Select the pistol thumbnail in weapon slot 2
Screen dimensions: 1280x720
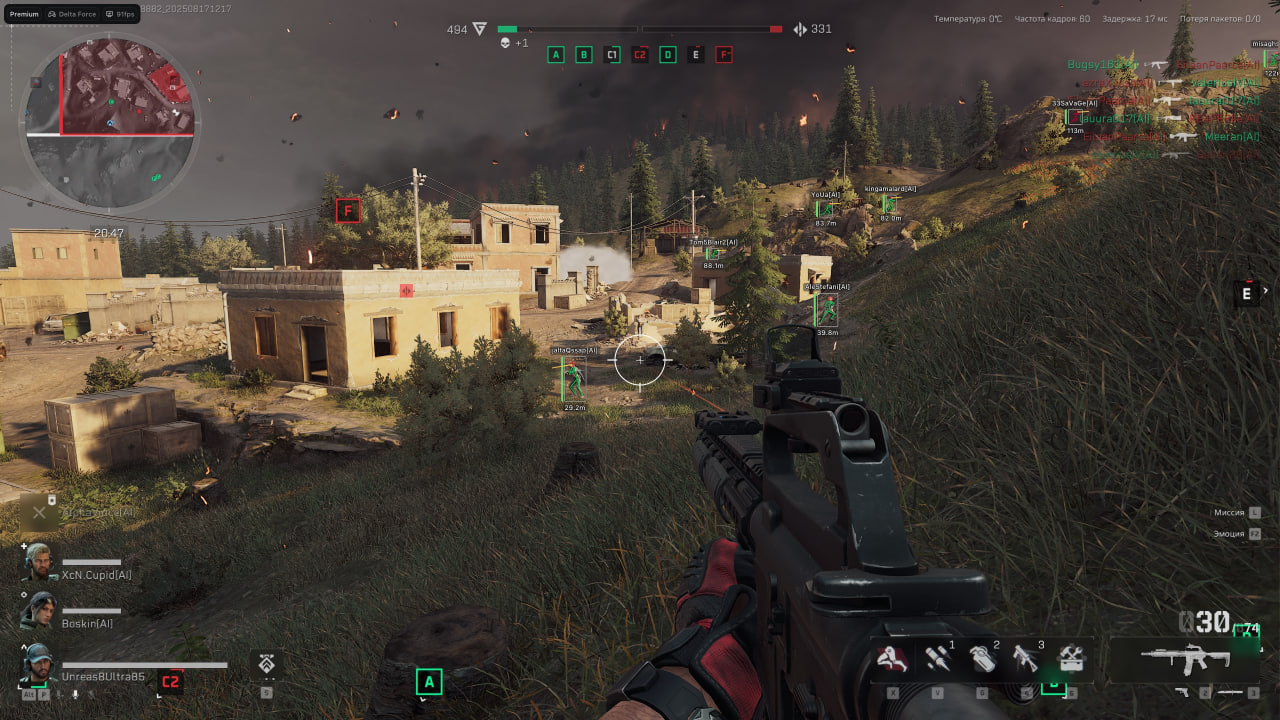[x=1183, y=691]
